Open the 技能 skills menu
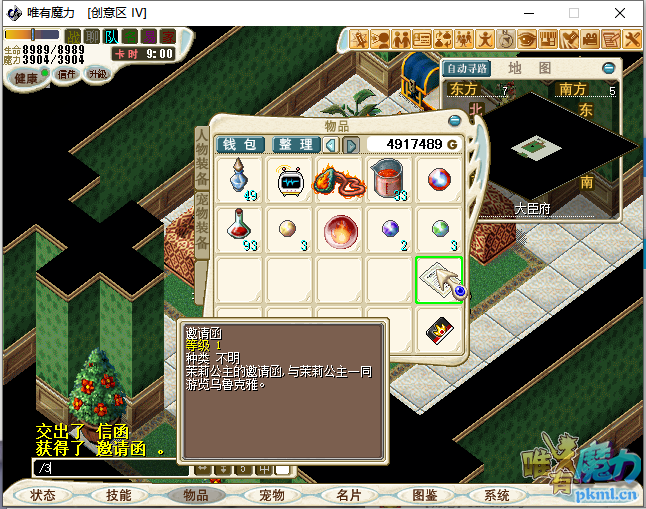646x509 pixels. click(118, 495)
